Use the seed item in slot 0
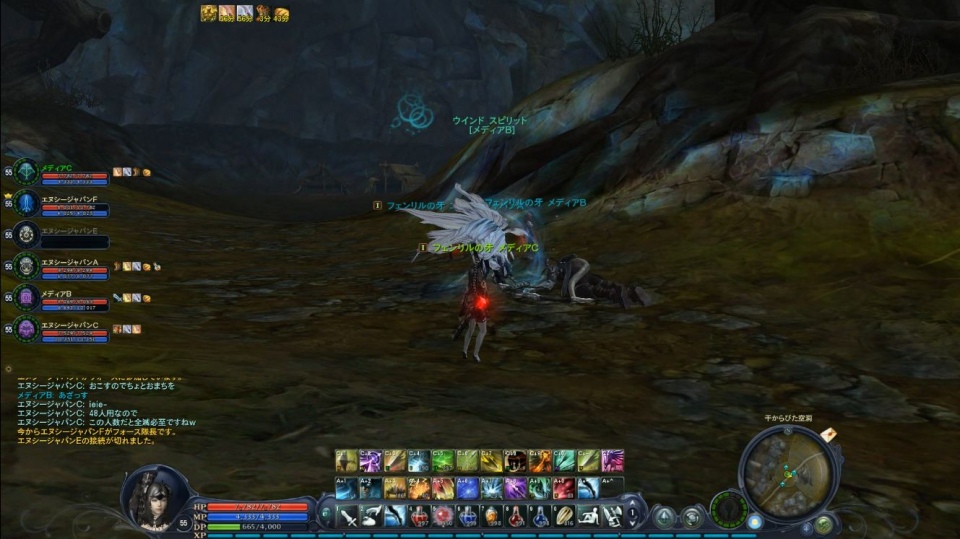960x539 pixels. (x=564, y=516)
